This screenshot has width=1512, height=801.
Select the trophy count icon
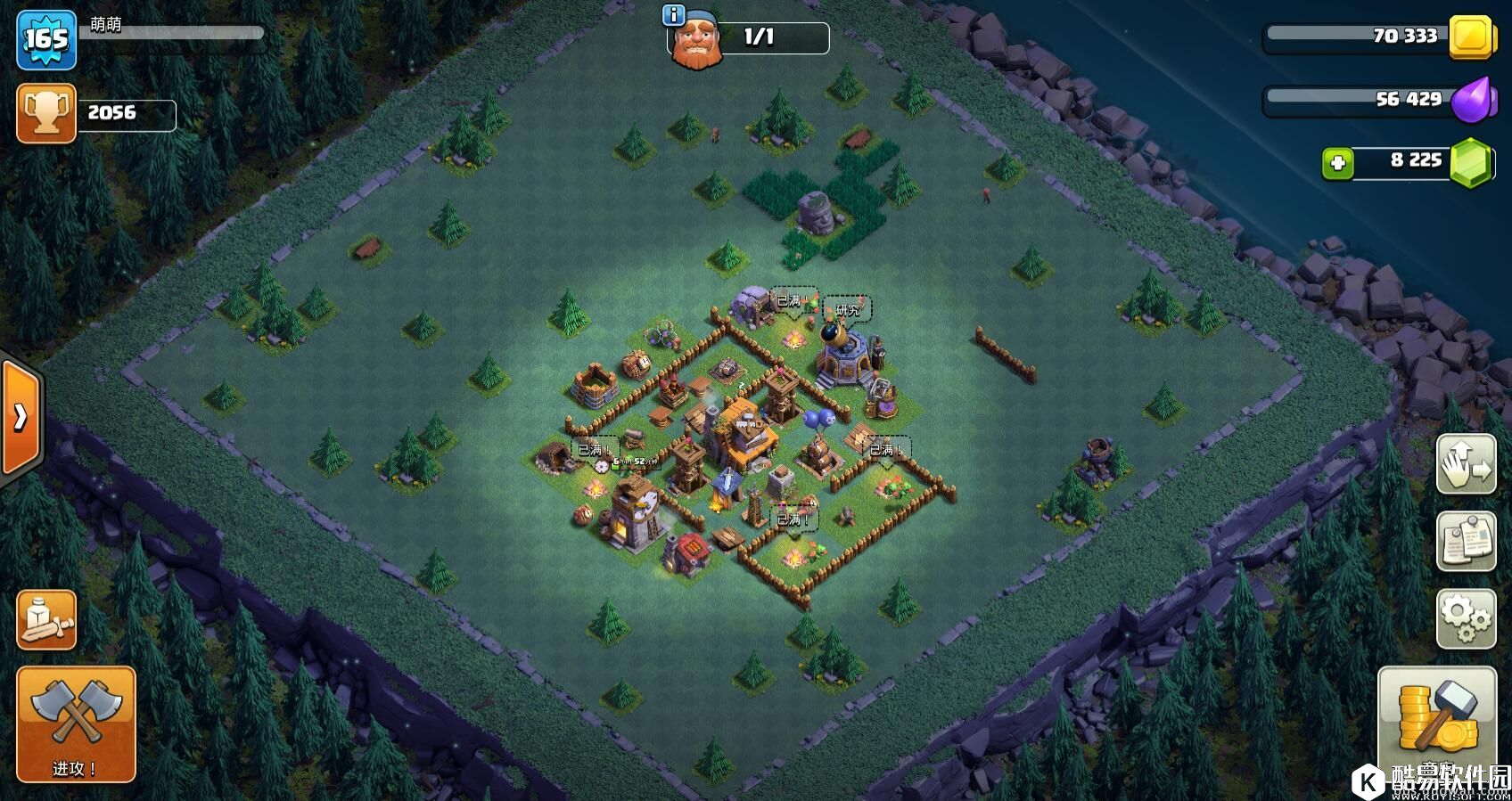click(x=46, y=113)
